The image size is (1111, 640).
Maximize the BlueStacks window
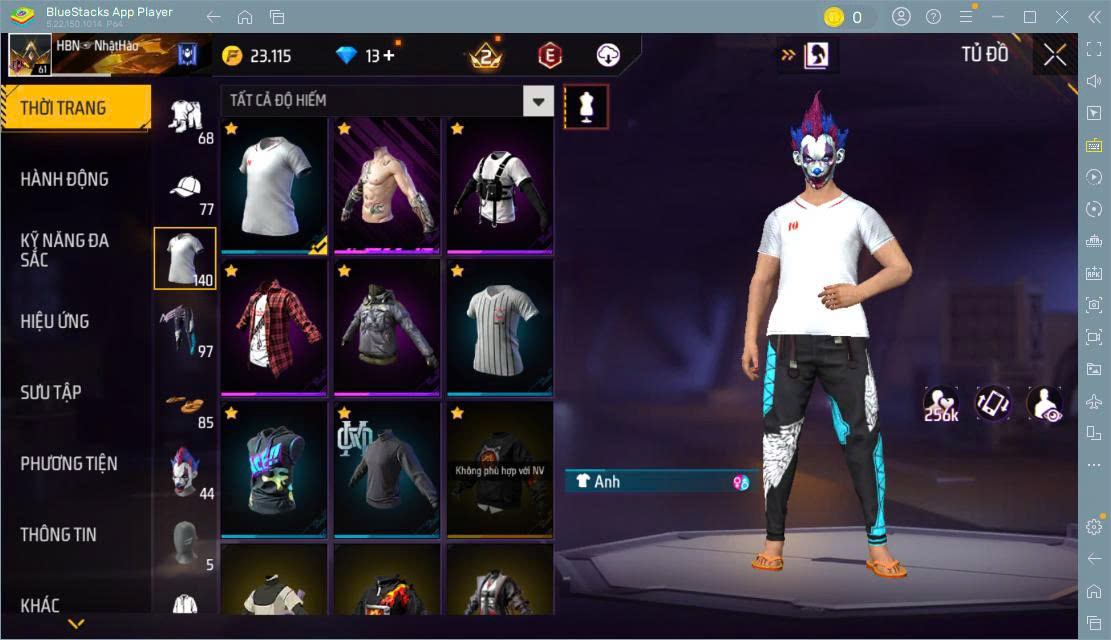(x=1029, y=17)
